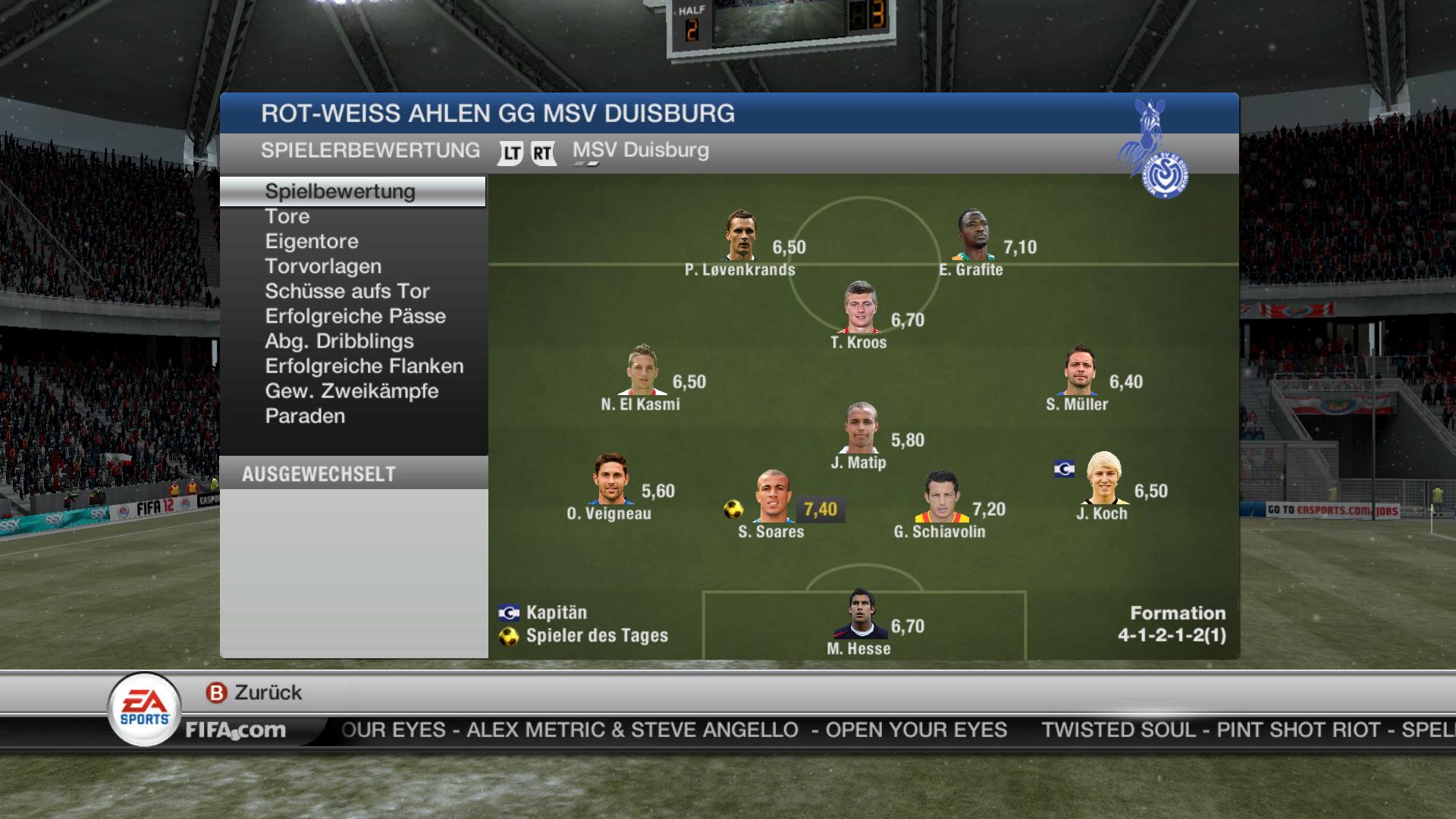
Task: Show the Torvorlagen stat
Action: tap(323, 266)
